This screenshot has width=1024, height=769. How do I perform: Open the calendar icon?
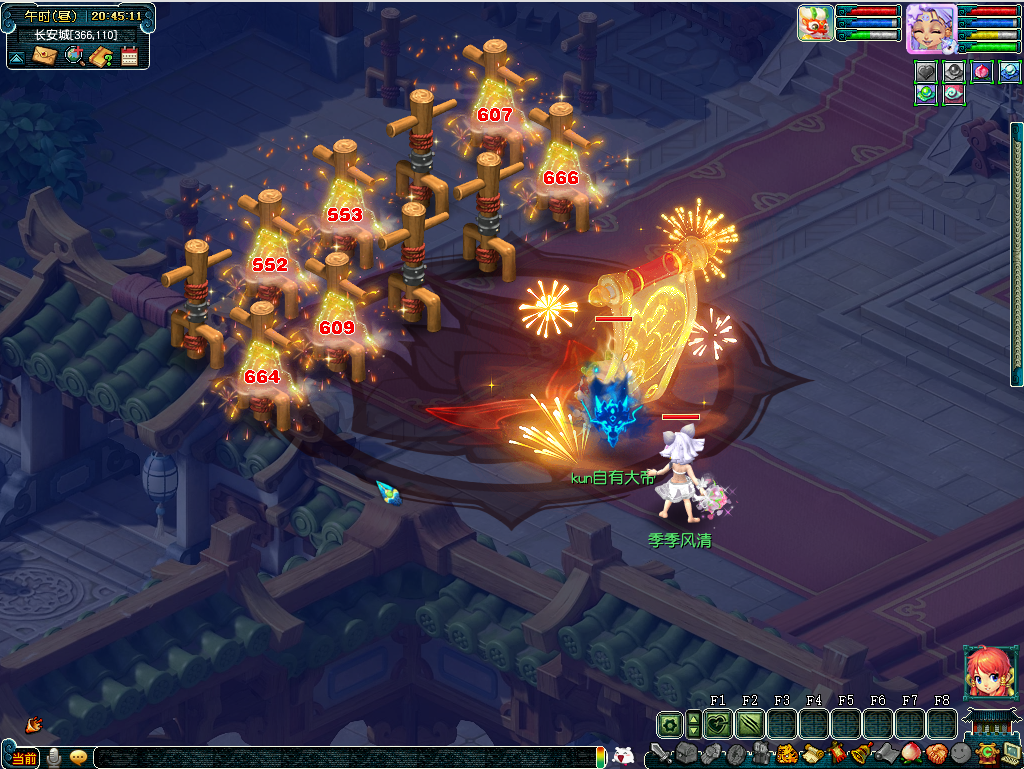129,56
